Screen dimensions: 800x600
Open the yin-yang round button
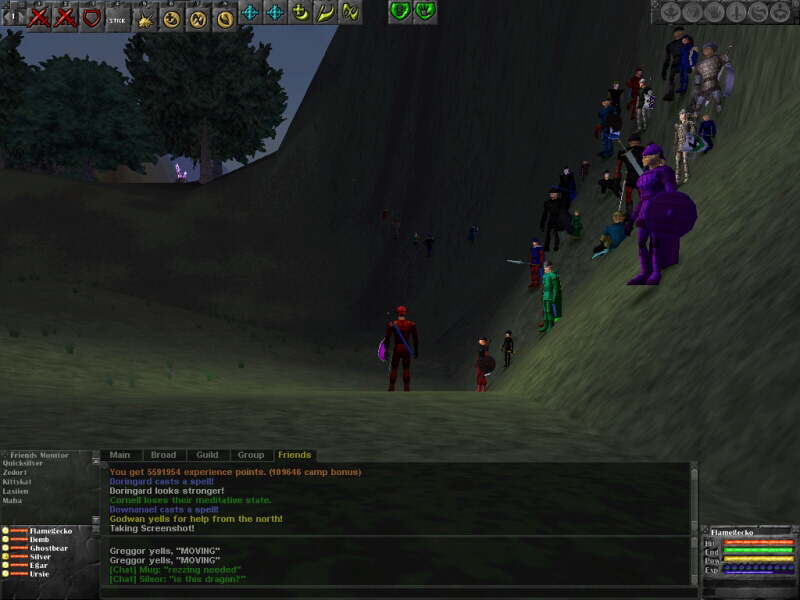pyautogui.click(x=758, y=12)
